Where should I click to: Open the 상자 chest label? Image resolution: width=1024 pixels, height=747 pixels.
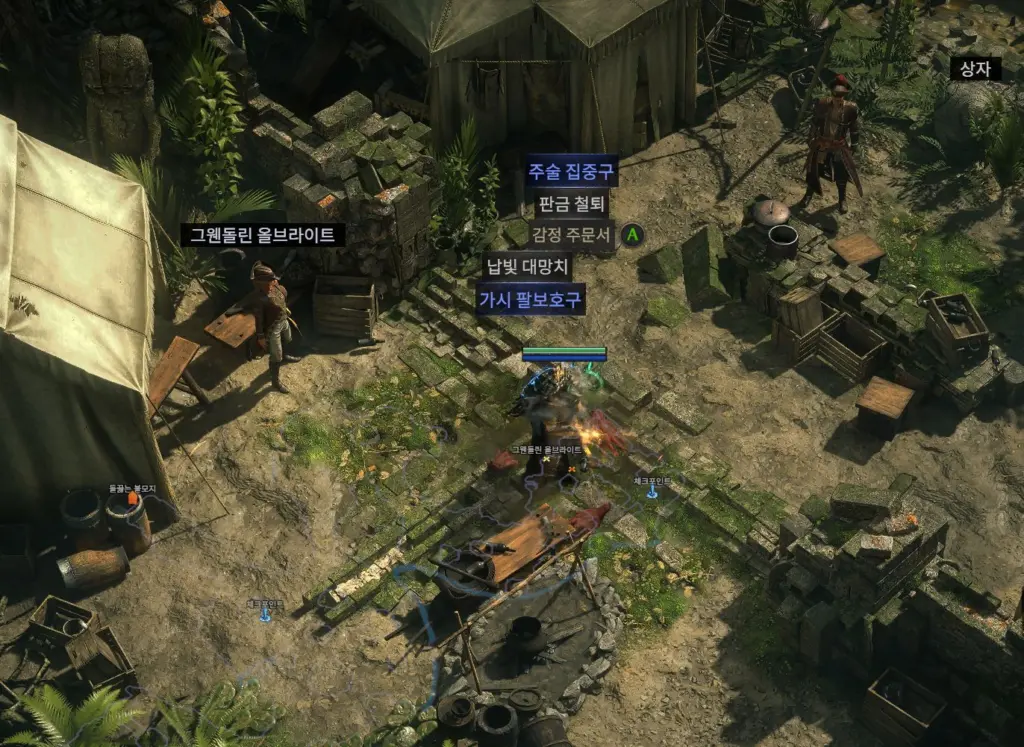pos(975,68)
